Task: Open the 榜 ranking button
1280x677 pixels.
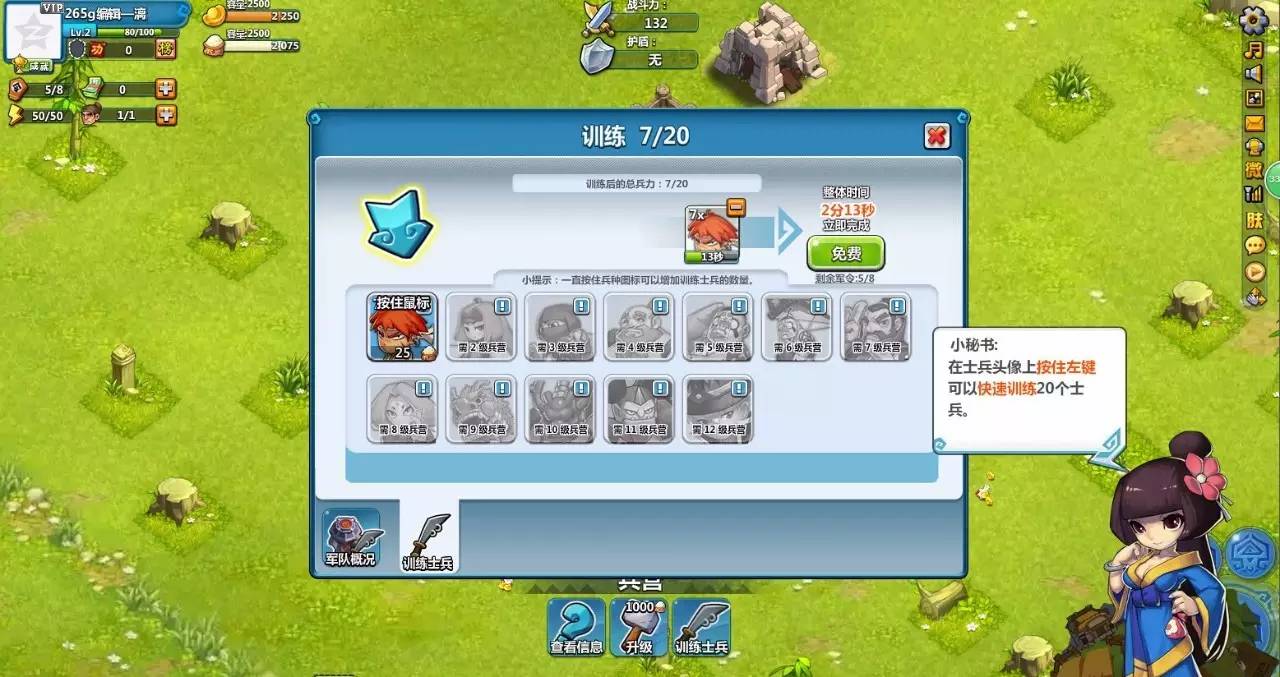Action: (x=166, y=49)
